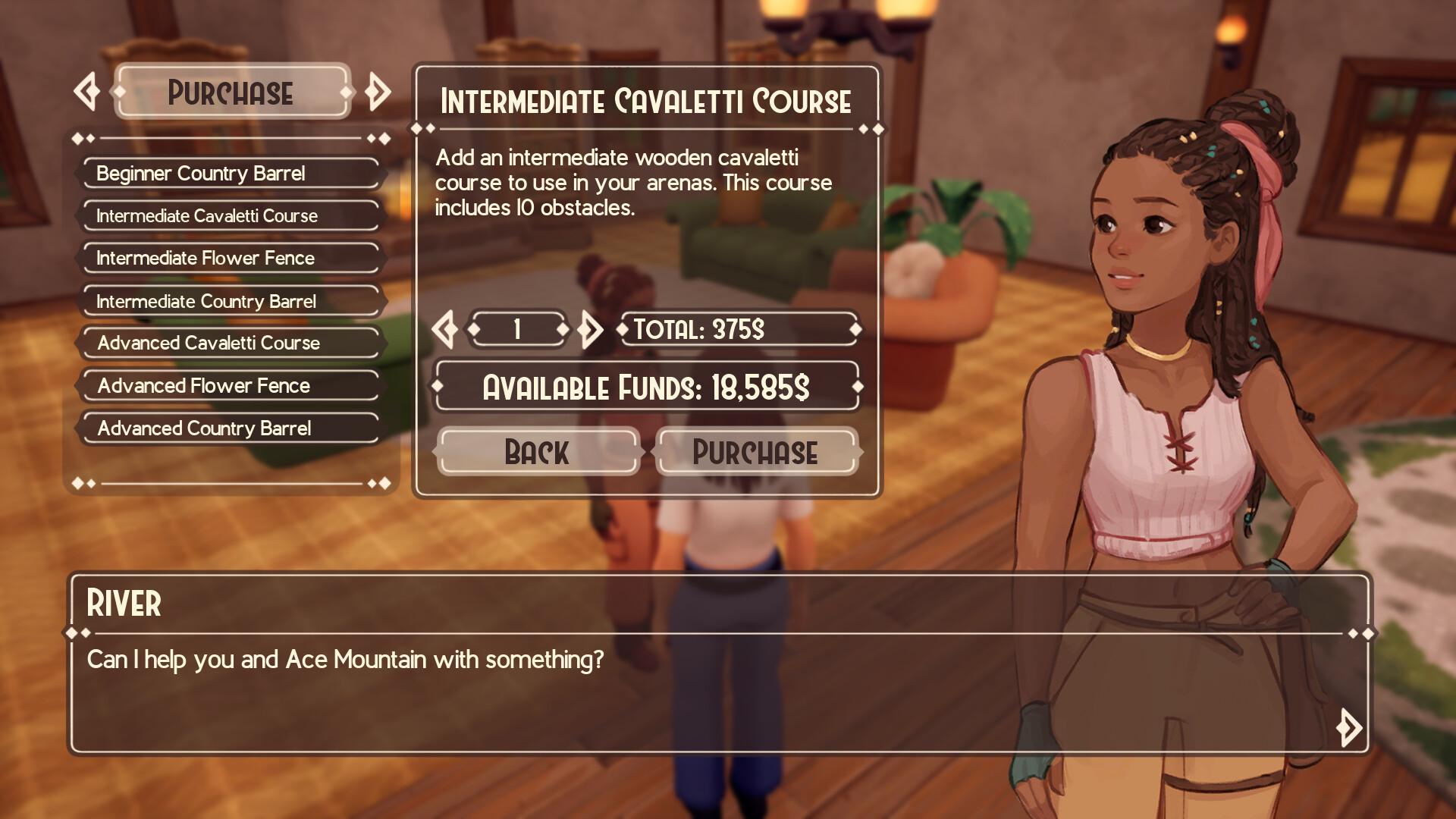Select the Advanced Cavaletti Course item
The width and height of the screenshot is (1456, 819).
coord(229,344)
